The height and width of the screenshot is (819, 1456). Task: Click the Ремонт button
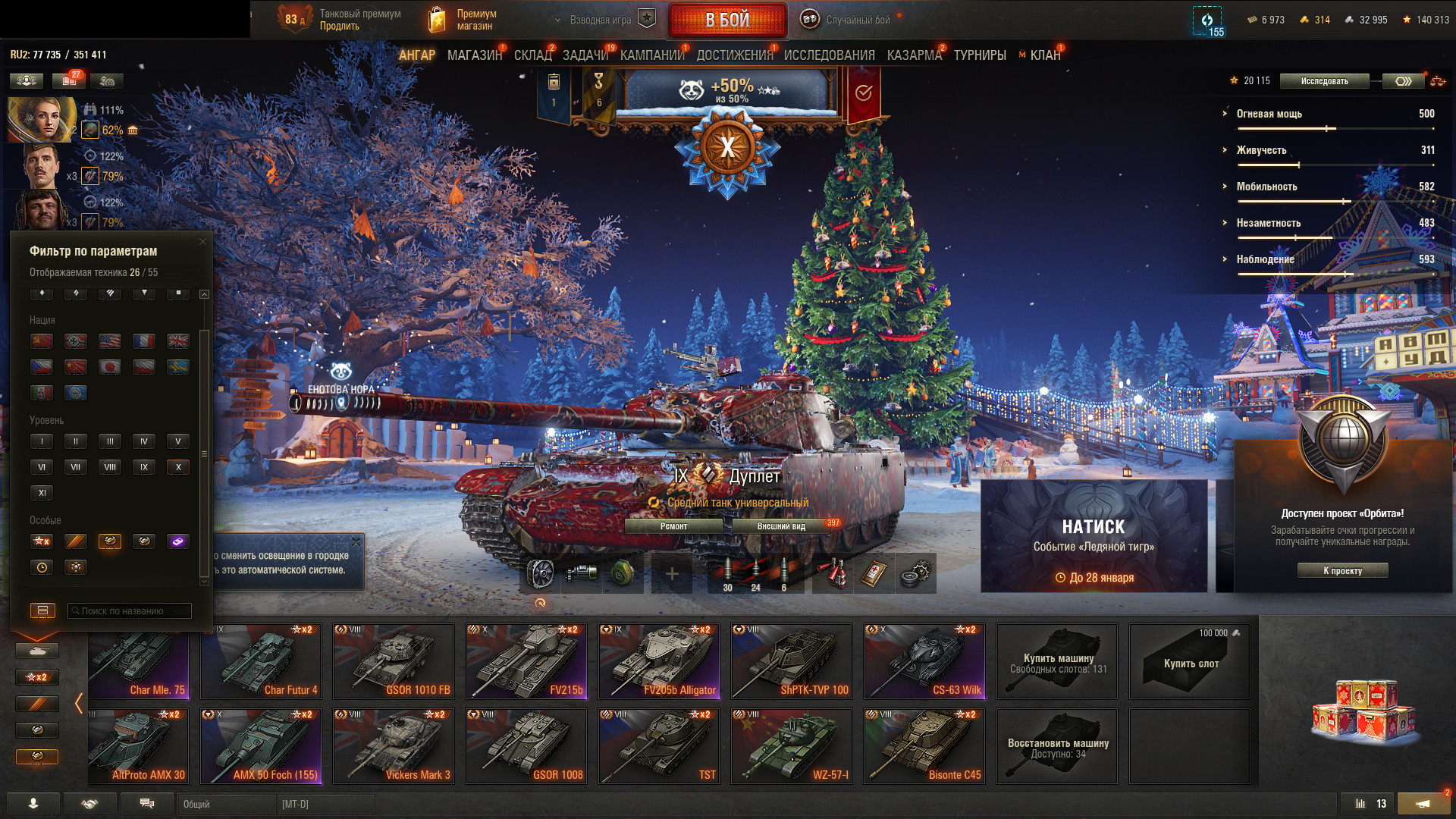coord(673,526)
